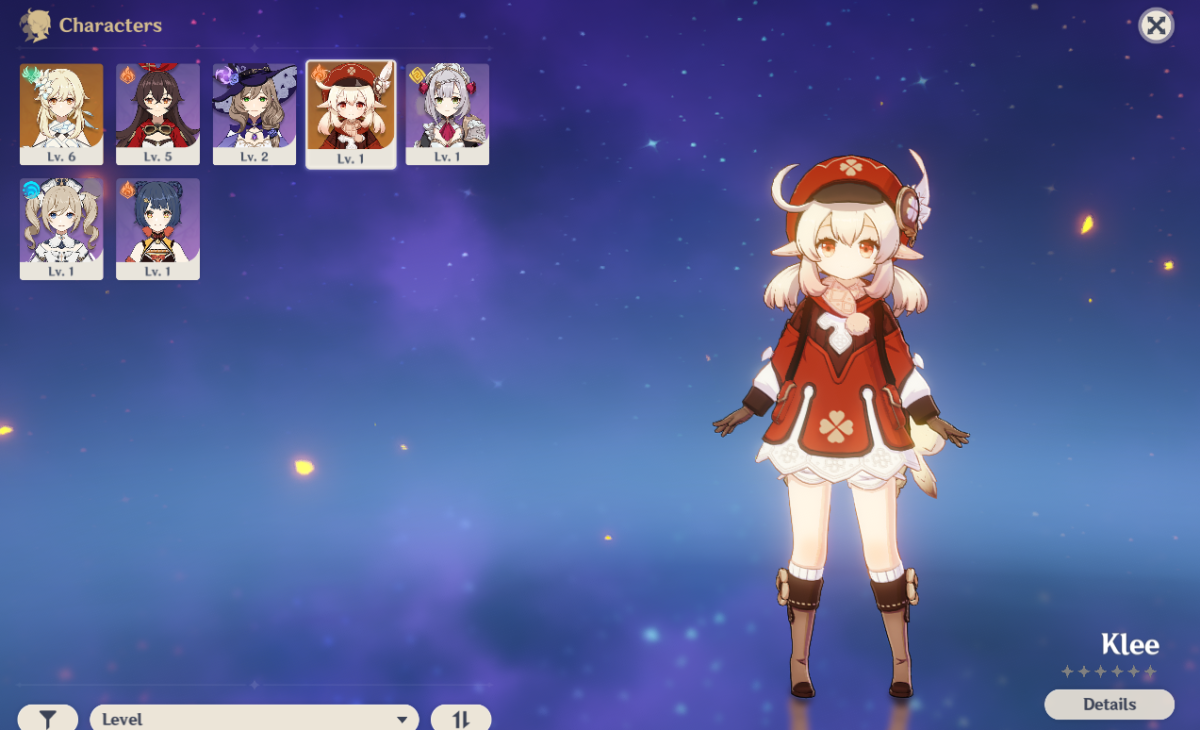The width and height of the screenshot is (1200, 730).
Task: Open Klee's Details panel
Action: click(x=1109, y=704)
